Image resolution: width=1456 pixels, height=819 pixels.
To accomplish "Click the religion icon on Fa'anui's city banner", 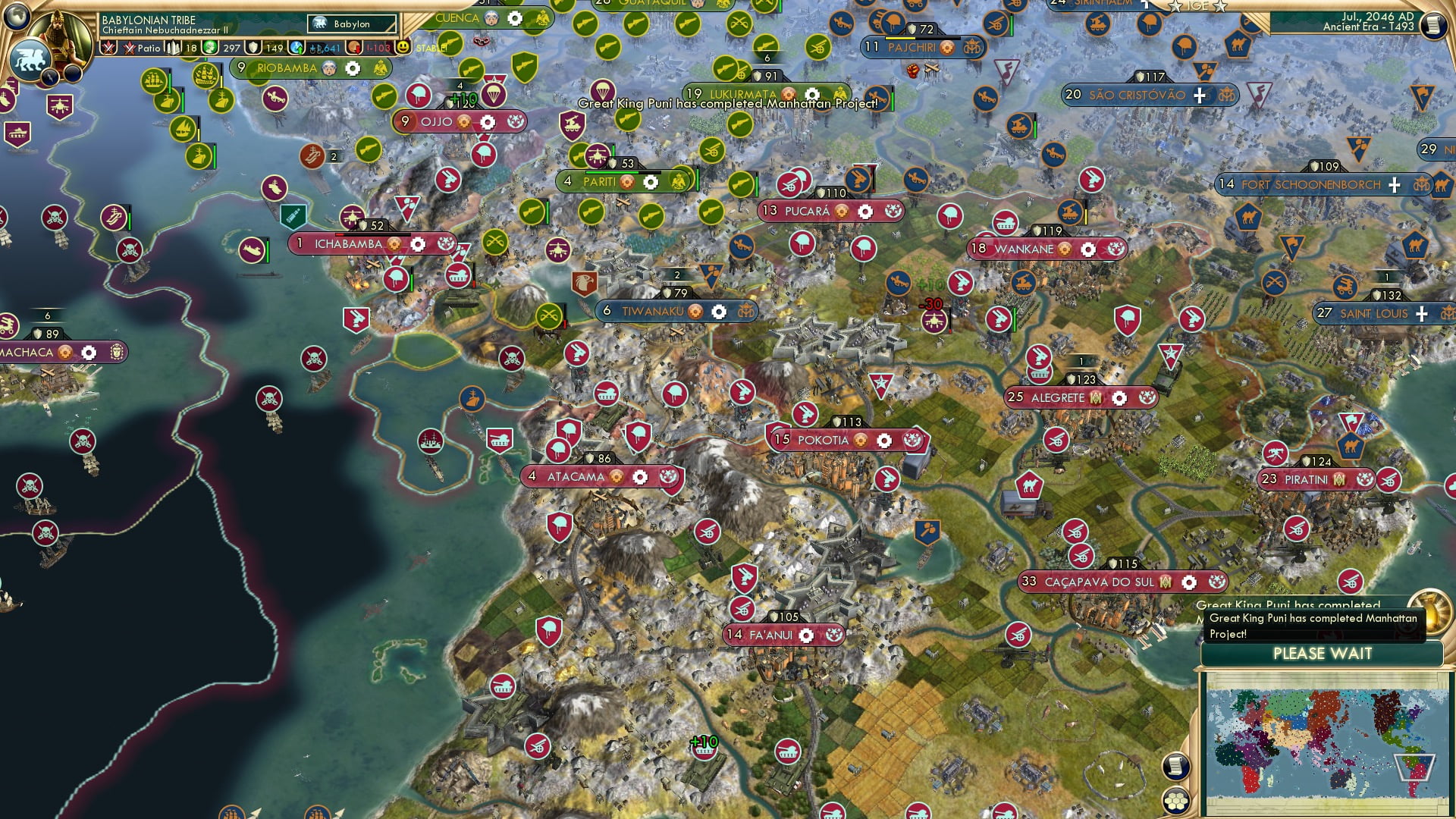I will click(834, 635).
